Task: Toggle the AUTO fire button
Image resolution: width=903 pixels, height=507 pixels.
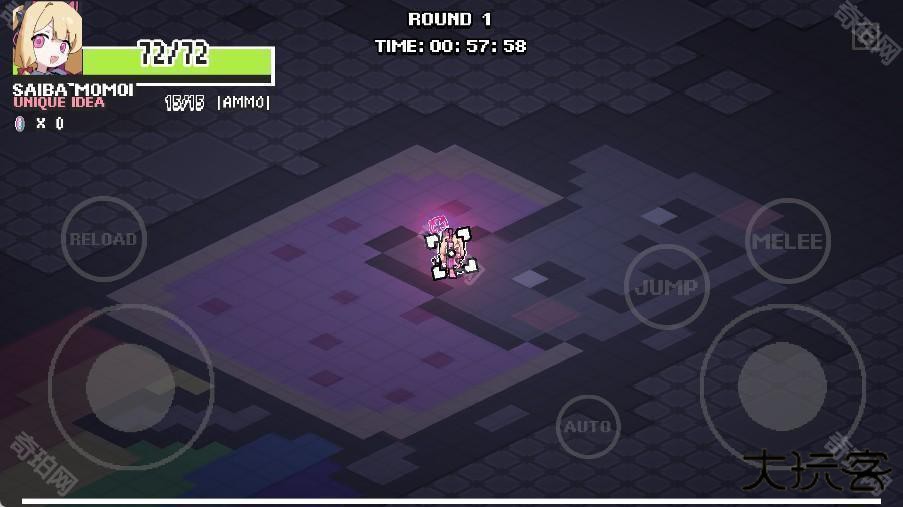Action: point(588,427)
